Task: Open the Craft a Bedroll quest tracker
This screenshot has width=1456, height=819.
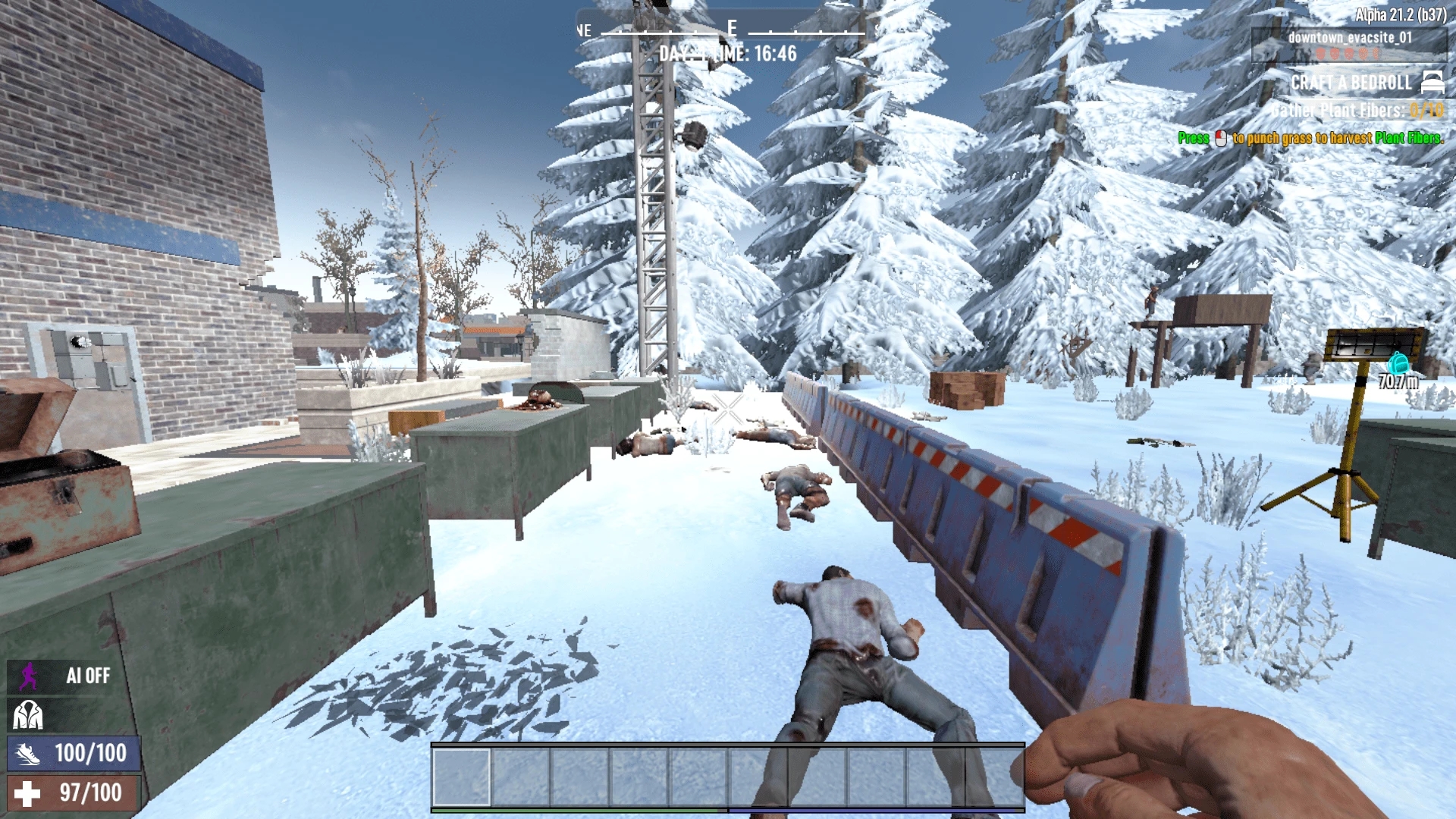Action: point(1351,83)
